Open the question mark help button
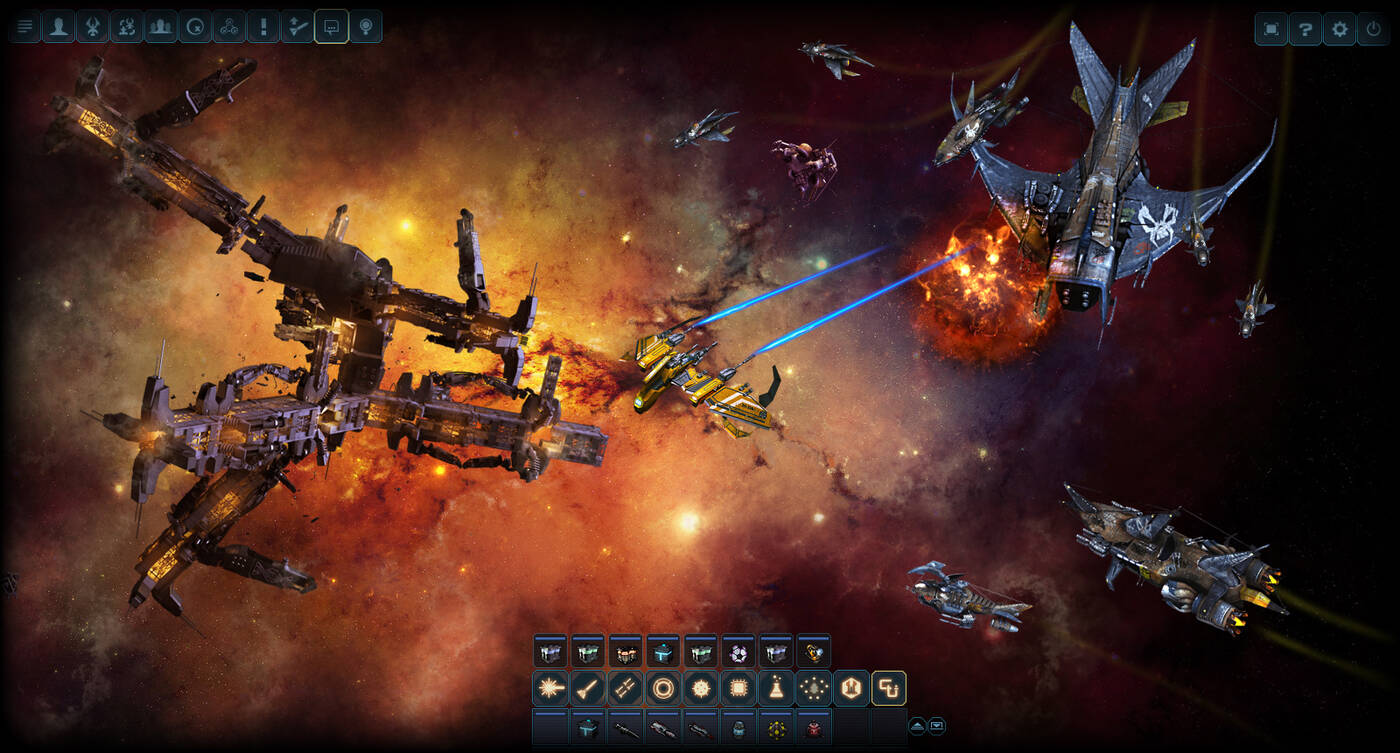1400x753 pixels. pyautogui.click(x=1305, y=29)
